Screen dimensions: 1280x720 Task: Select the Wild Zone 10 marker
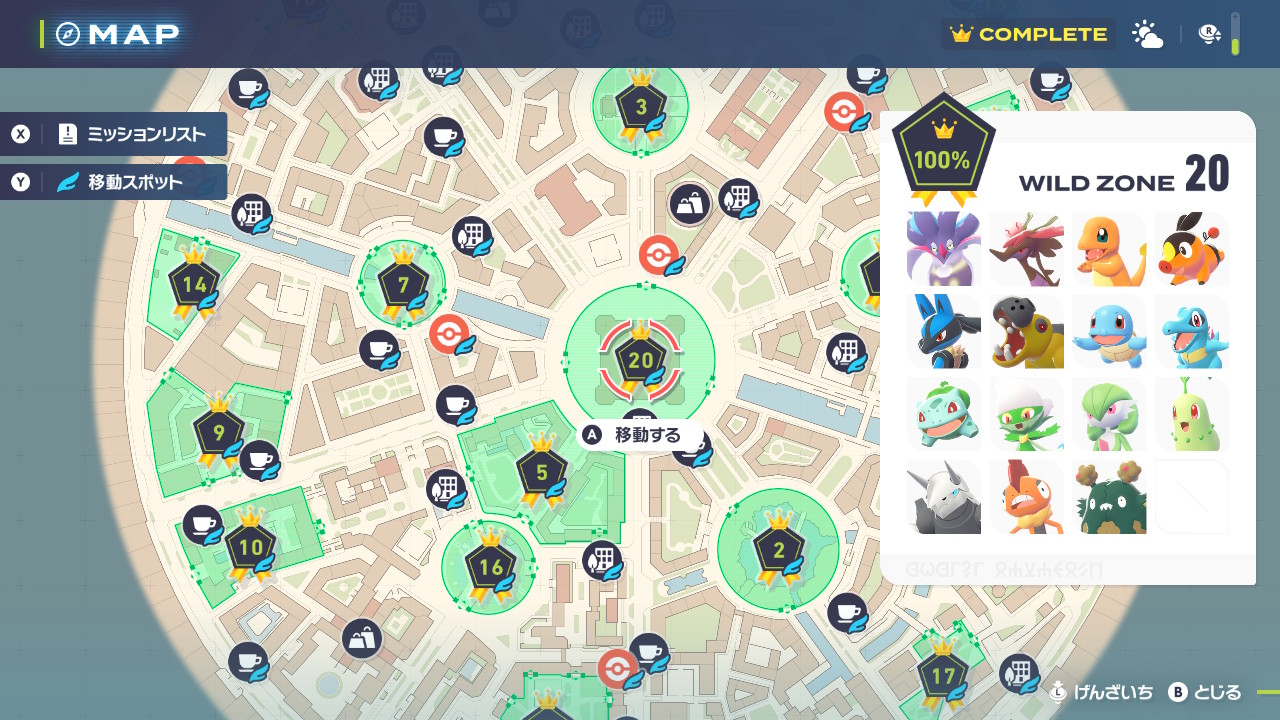[250, 547]
